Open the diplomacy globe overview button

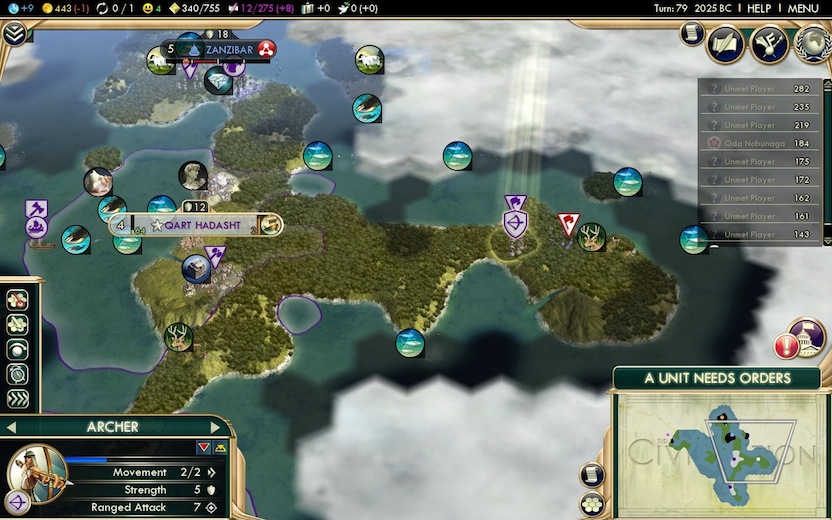click(x=810, y=43)
